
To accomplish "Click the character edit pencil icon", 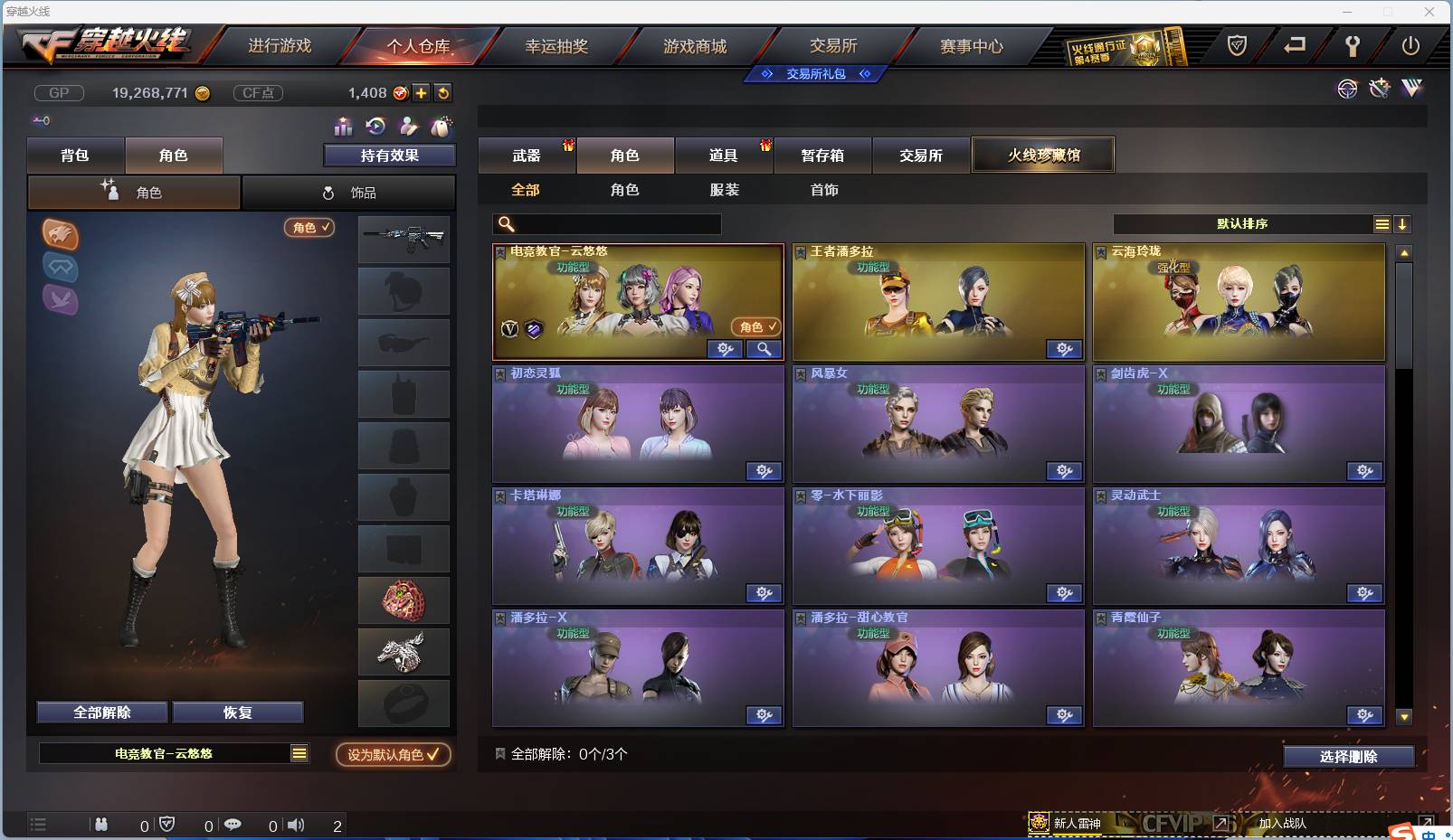I will pos(408,127).
